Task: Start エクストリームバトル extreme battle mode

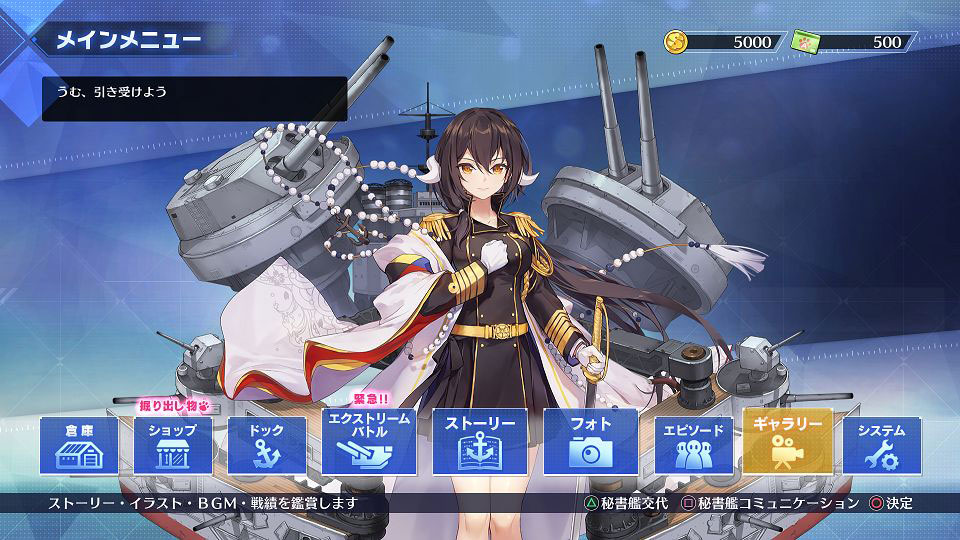Action: 369,441
